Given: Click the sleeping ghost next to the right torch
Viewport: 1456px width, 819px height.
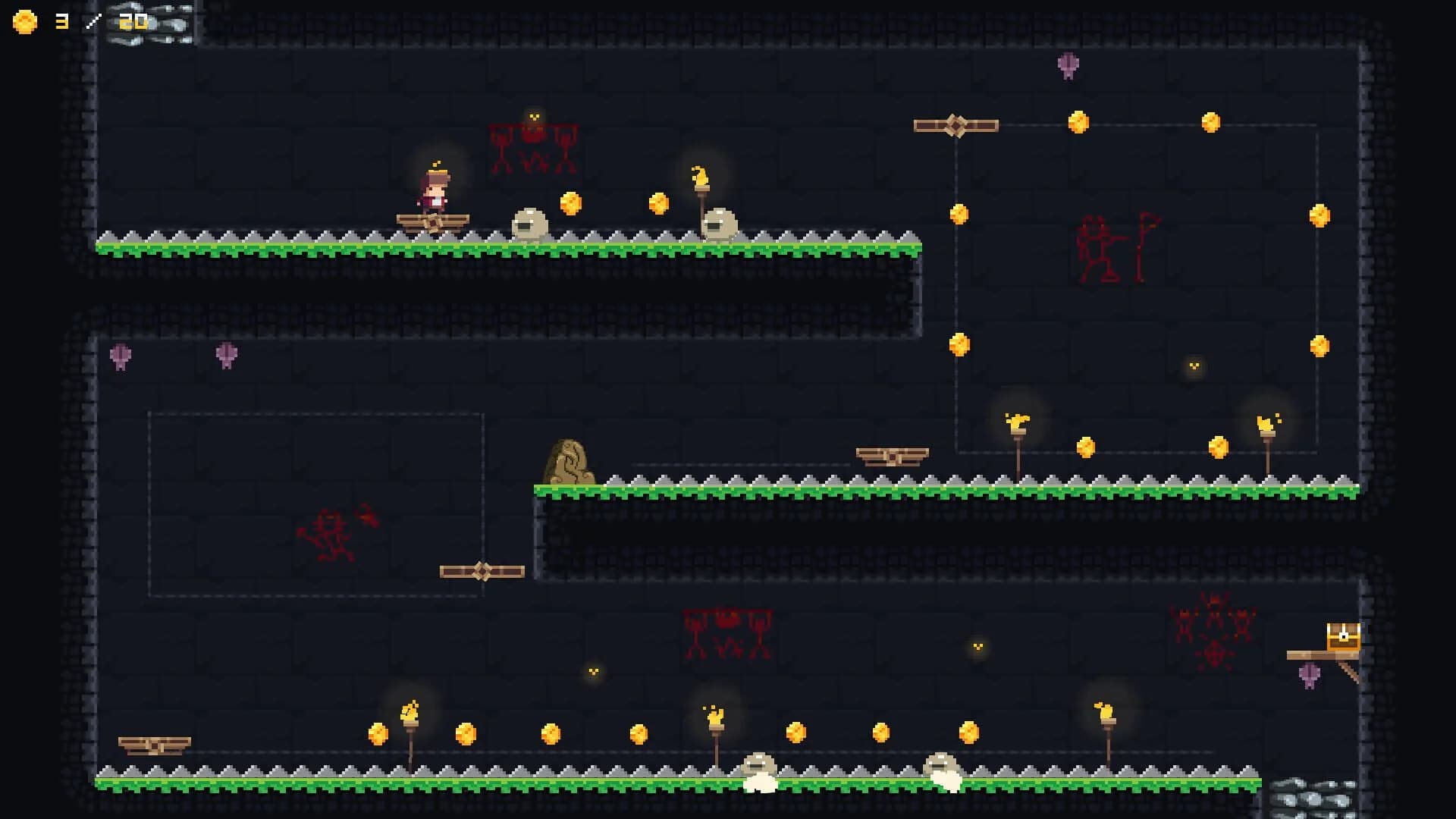Looking at the screenshot, I should click(x=720, y=224).
